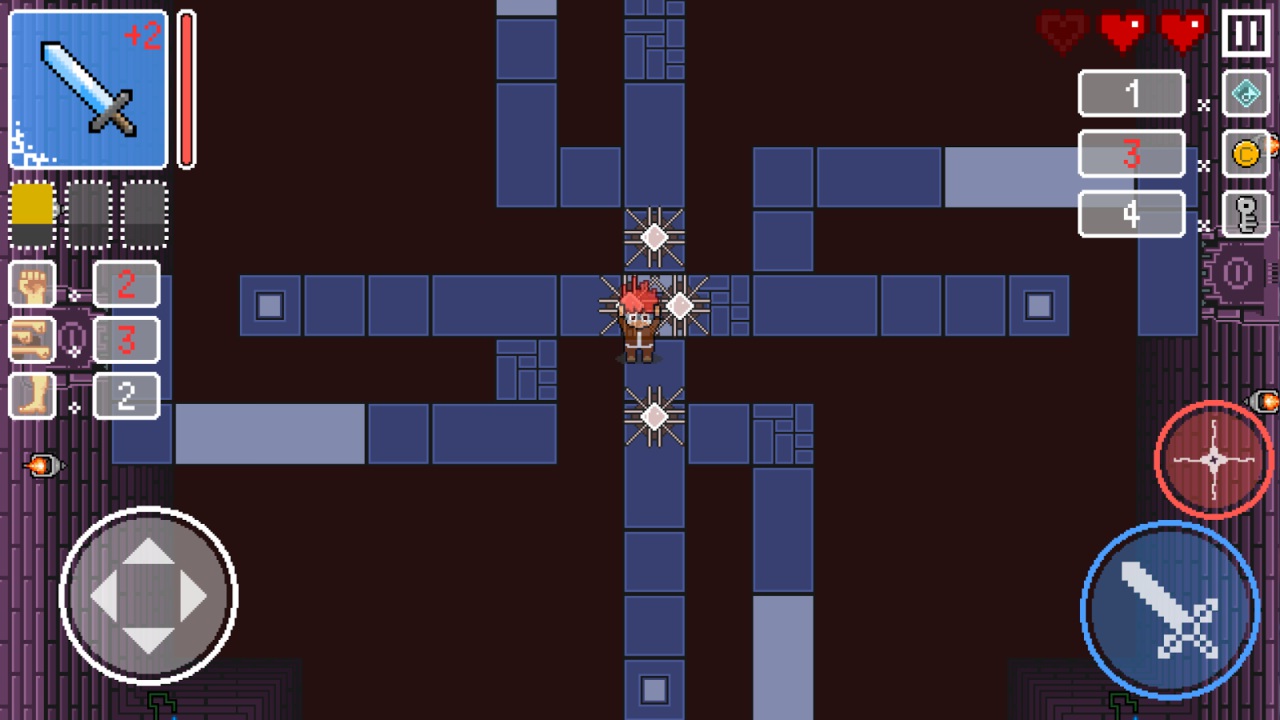Click the flaming torch icon on the left wall
Image resolution: width=1280 pixels, height=720 pixels.
(x=40, y=466)
